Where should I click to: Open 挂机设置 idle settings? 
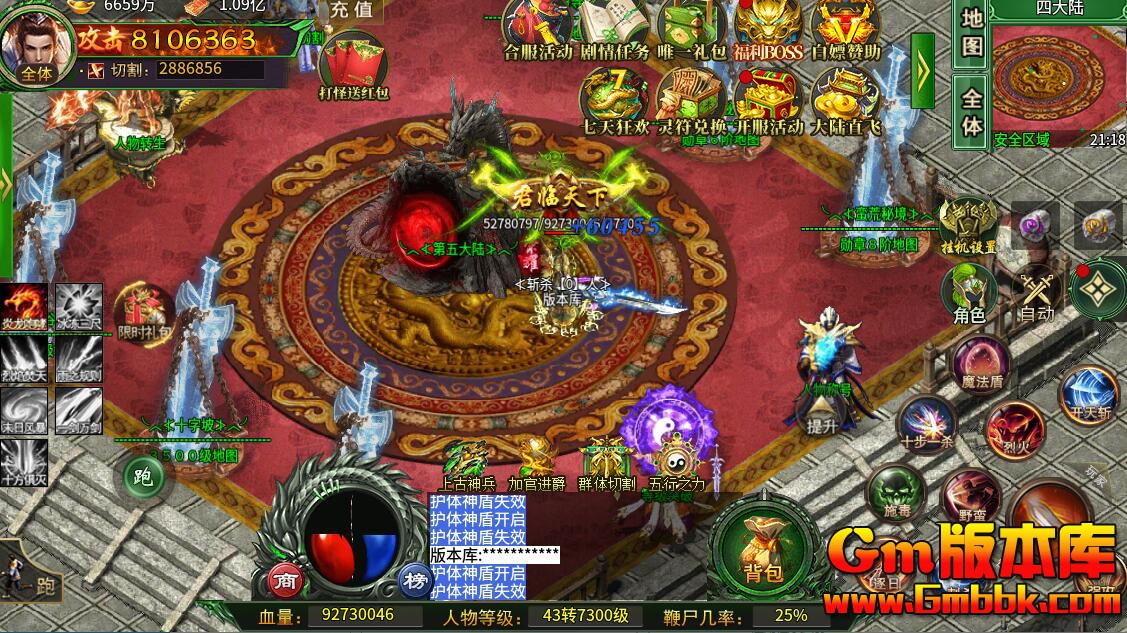(967, 224)
